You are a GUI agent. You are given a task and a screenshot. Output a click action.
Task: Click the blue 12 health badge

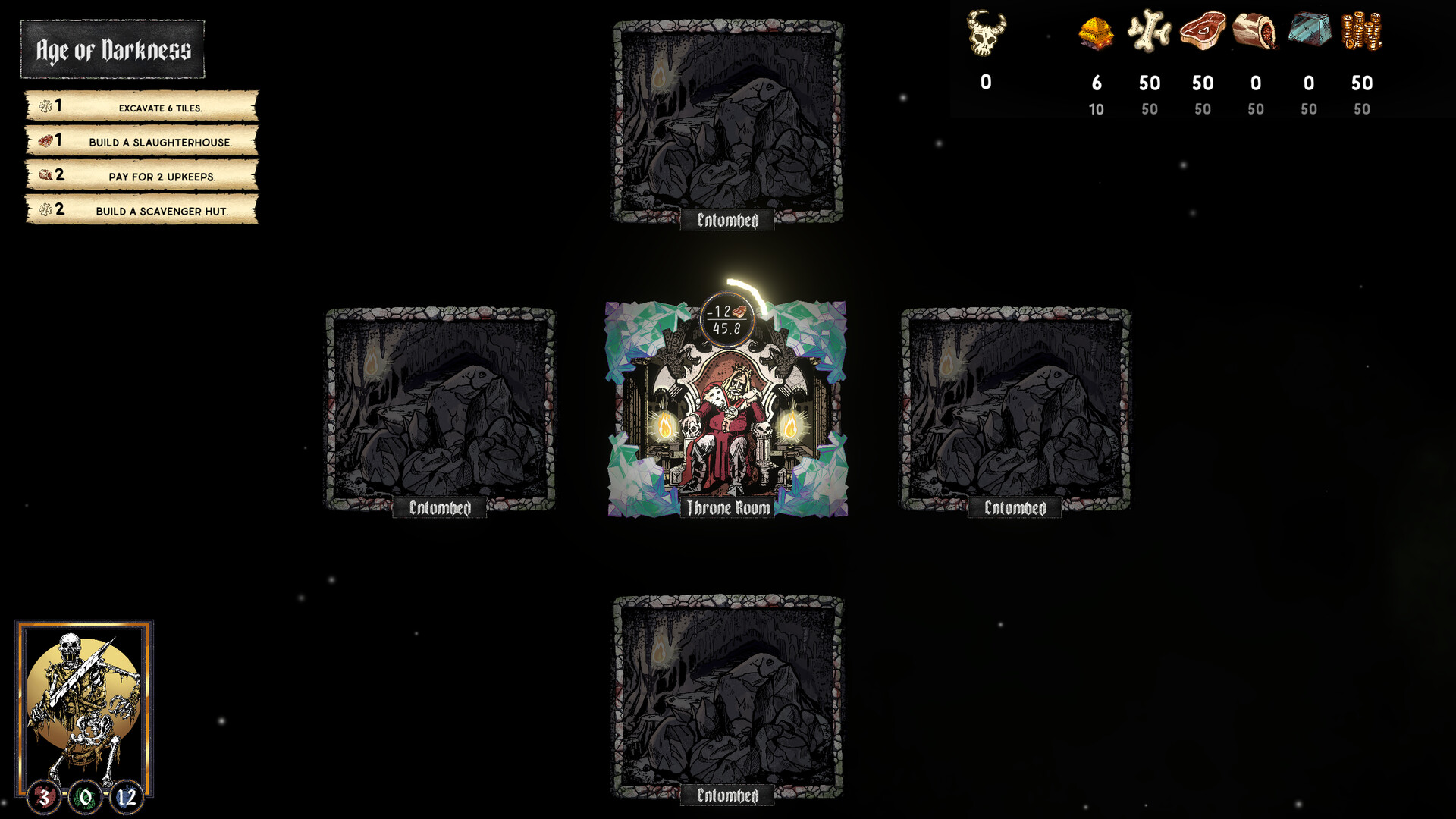click(127, 797)
